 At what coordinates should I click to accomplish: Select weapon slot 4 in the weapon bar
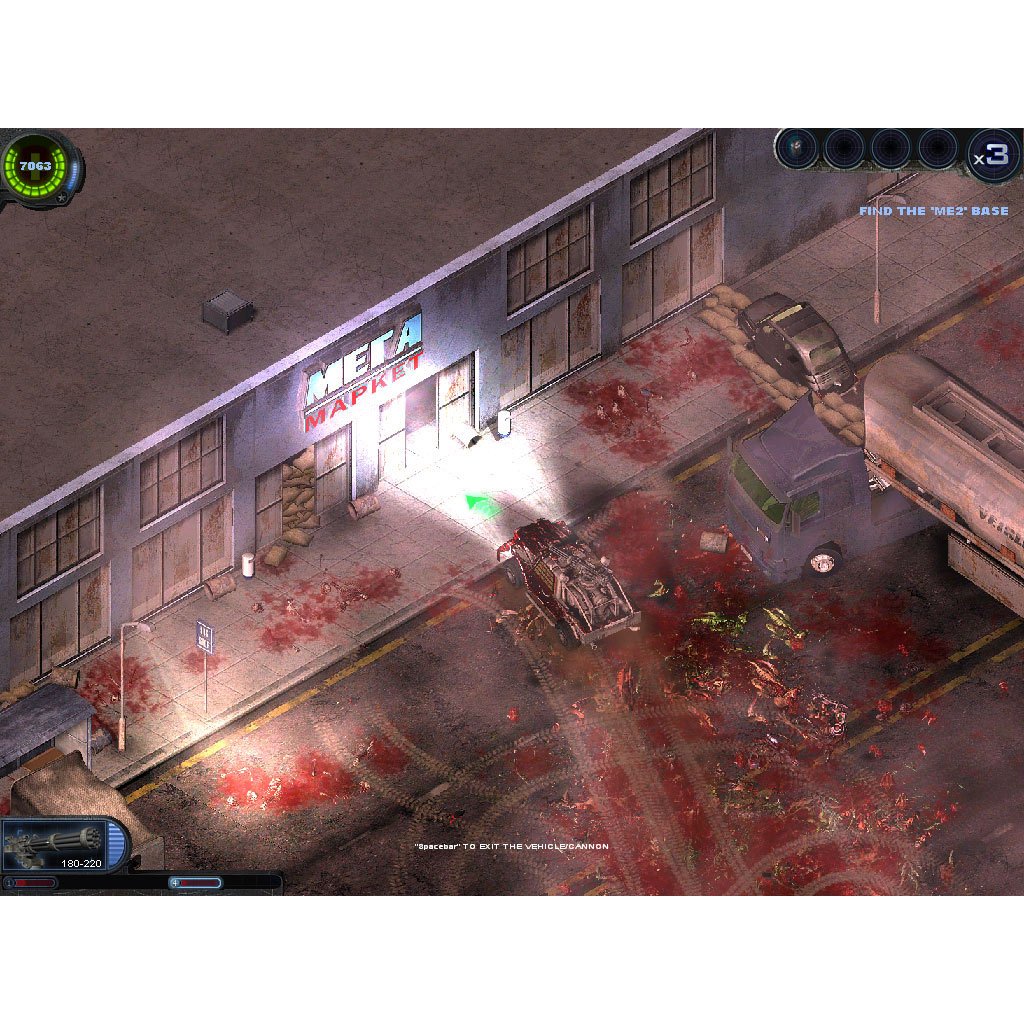(938, 150)
